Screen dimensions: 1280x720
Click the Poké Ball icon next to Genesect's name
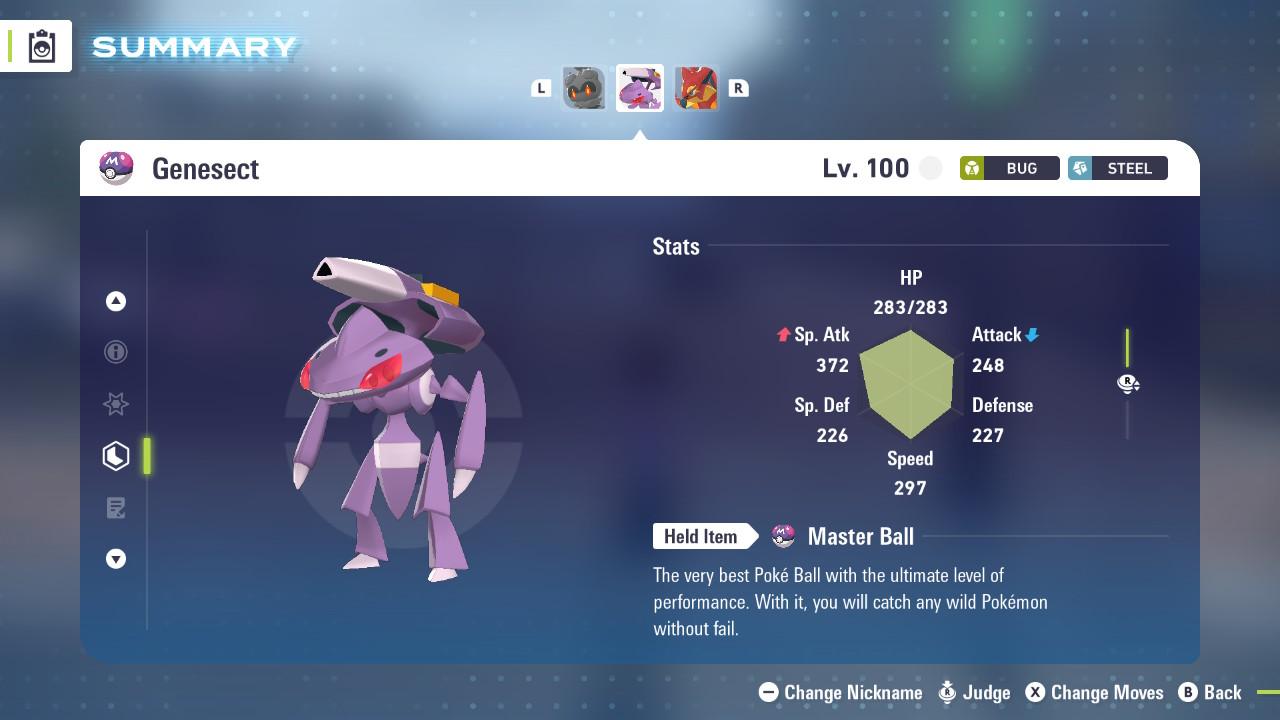point(116,167)
